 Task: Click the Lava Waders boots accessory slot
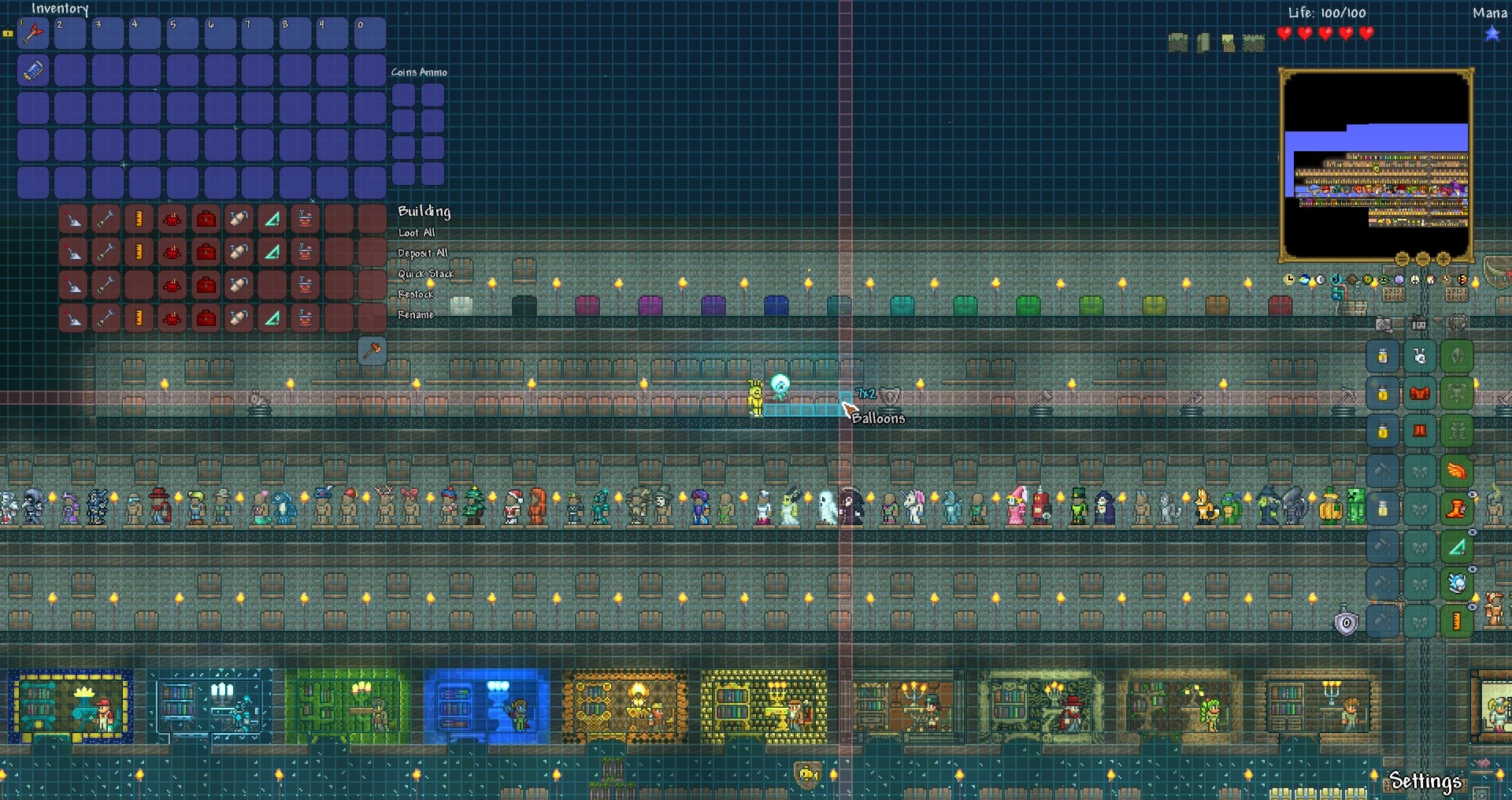click(1458, 508)
